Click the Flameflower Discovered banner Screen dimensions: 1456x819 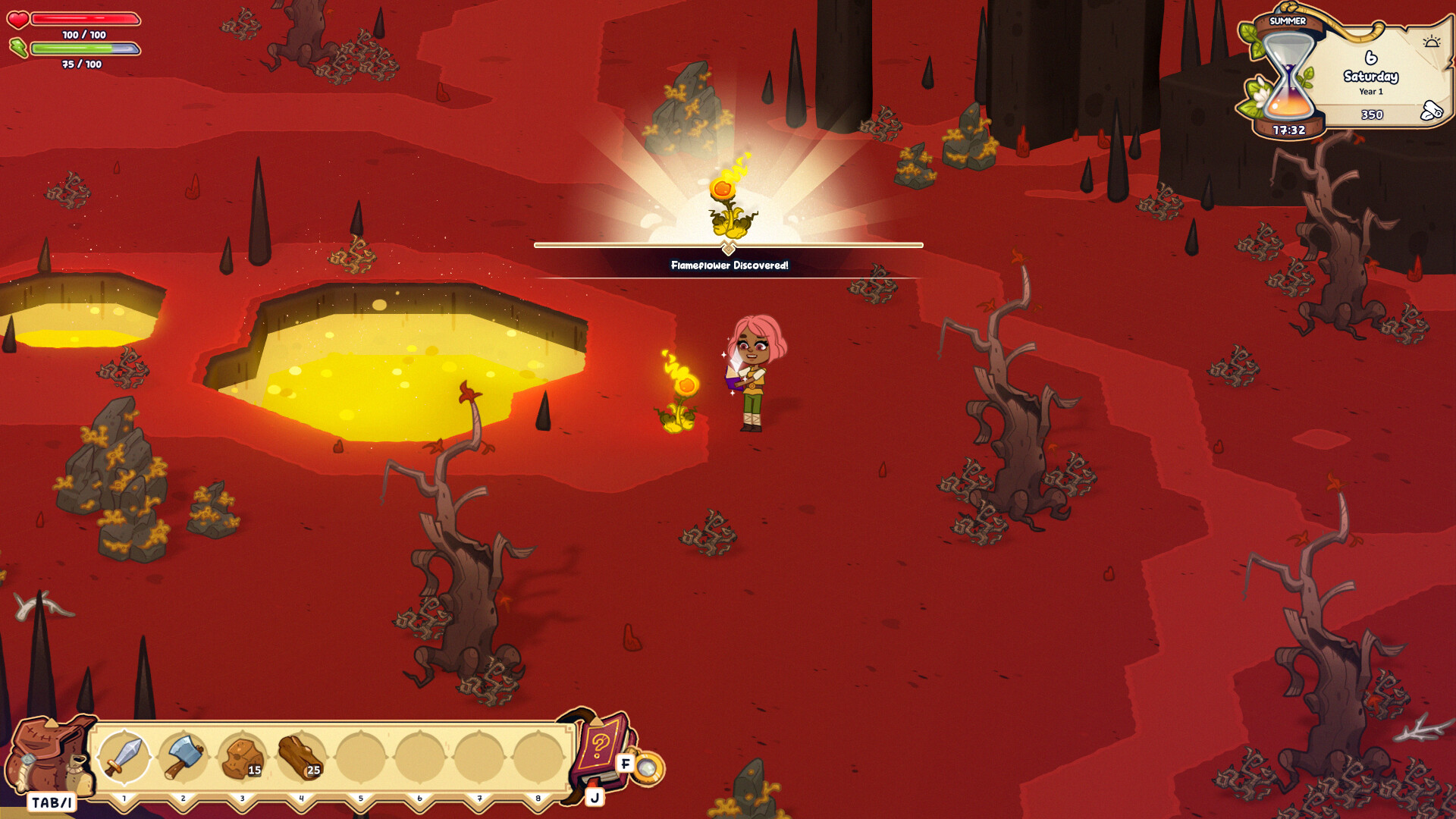729,265
